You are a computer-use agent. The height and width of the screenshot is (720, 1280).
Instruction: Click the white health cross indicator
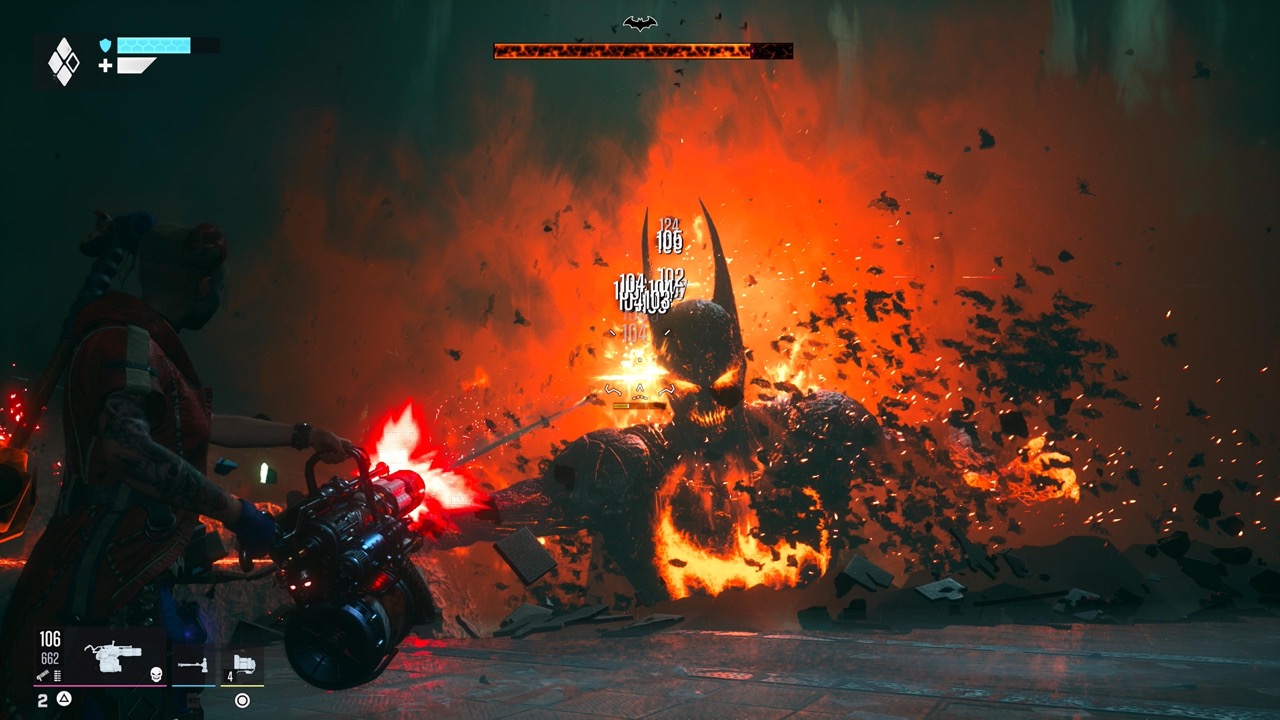click(105, 65)
